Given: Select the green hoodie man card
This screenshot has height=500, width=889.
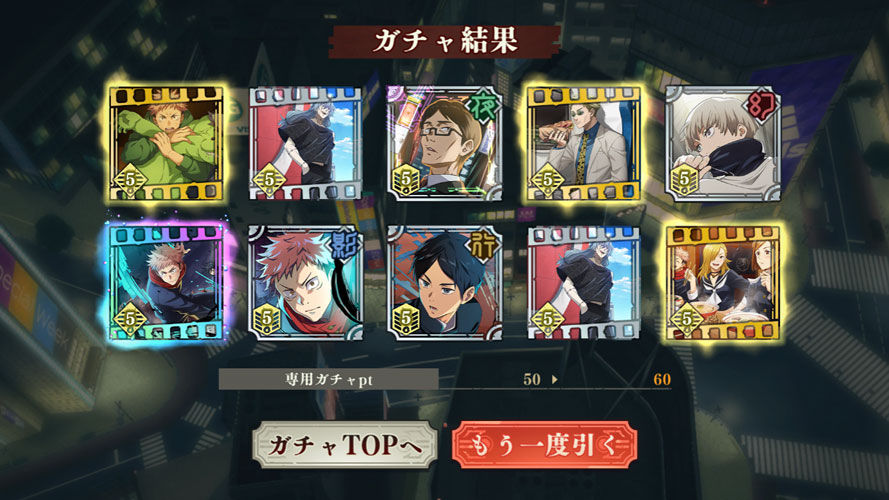Looking at the screenshot, I should (x=166, y=143).
